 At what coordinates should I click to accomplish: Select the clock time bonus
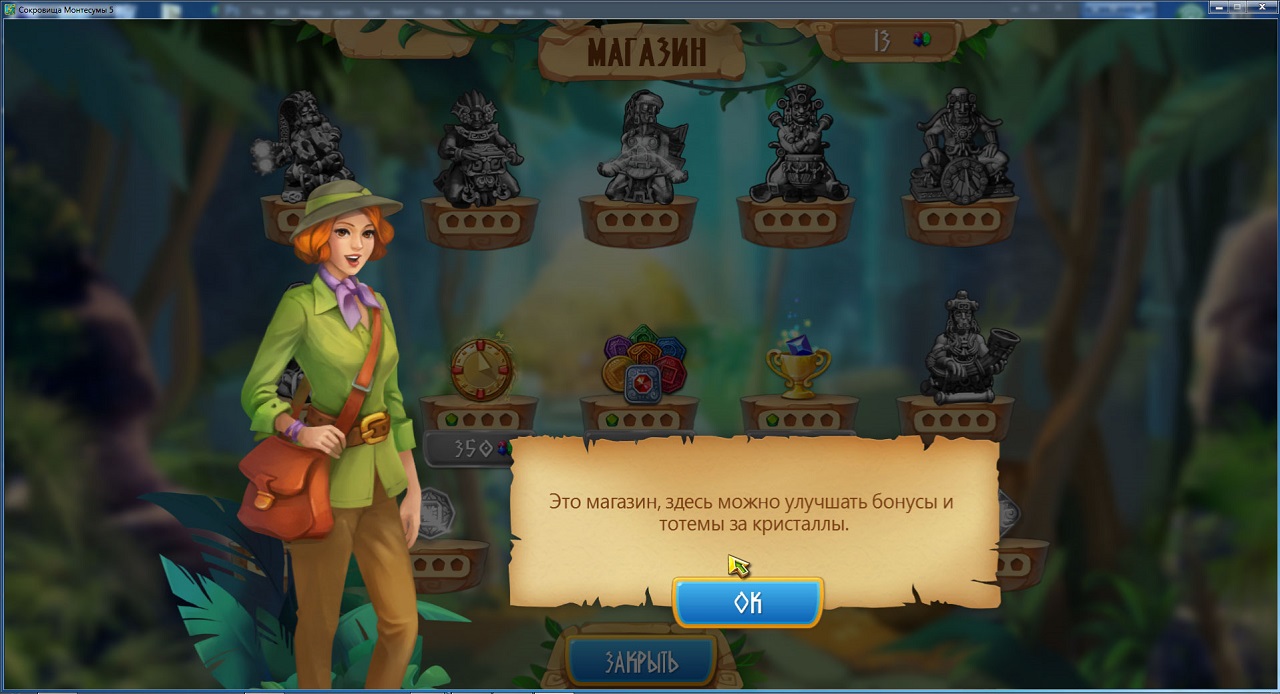coord(481,369)
